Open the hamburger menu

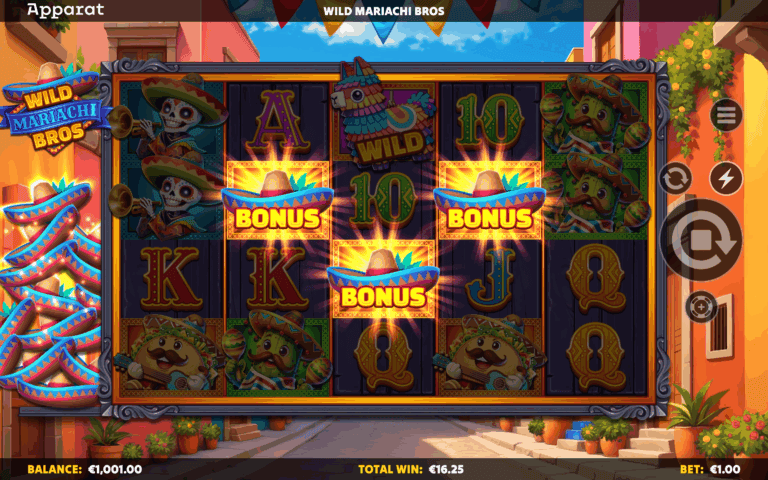[x=726, y=115]
